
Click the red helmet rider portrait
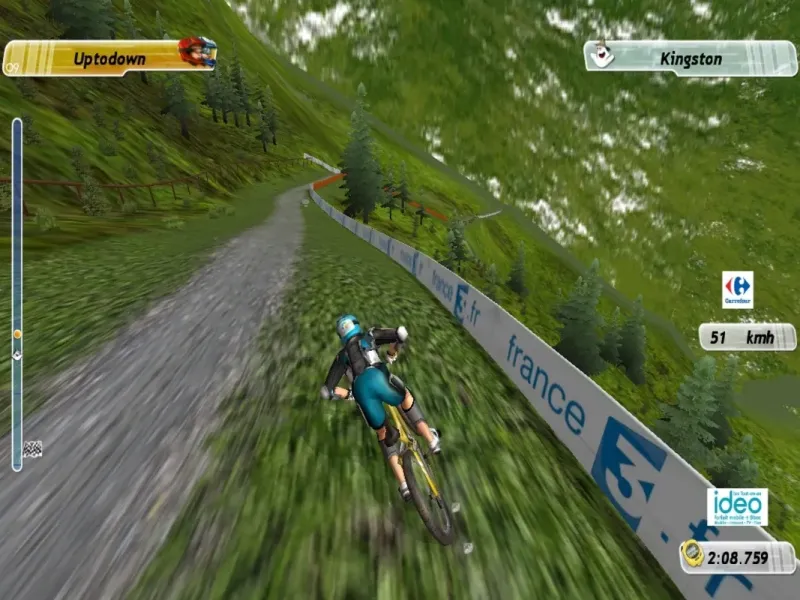pyautogui.click(x=197, y=51)
